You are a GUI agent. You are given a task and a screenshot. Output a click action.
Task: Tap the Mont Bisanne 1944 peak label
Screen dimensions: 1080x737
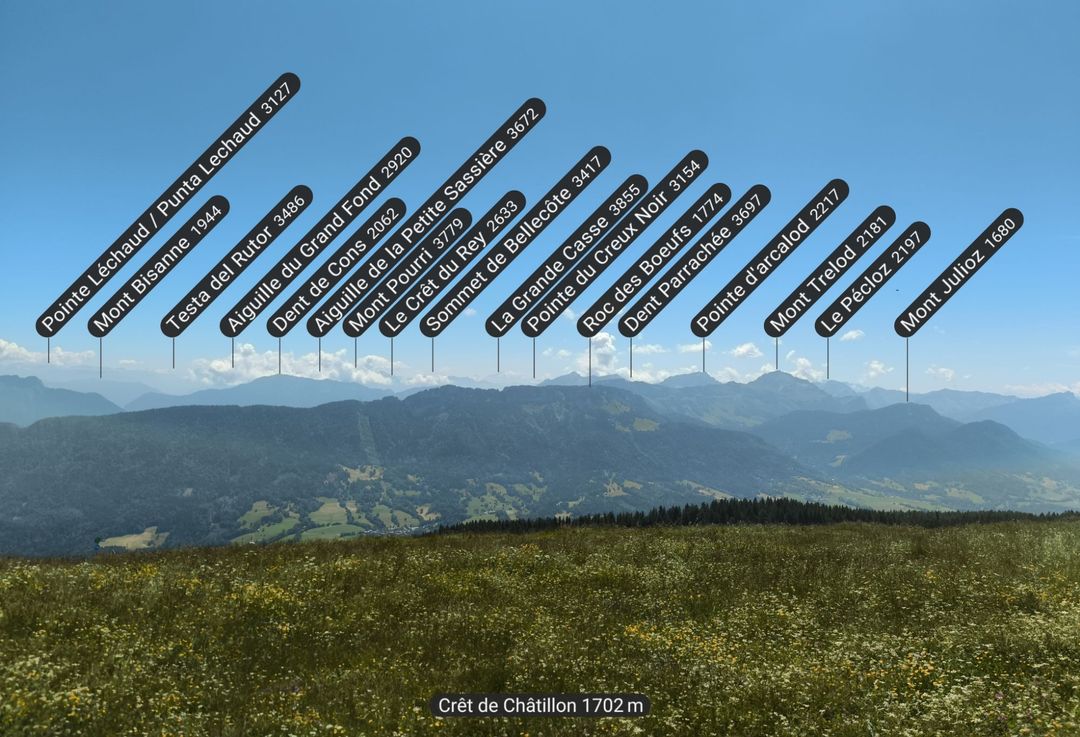pyautogui.click(x=158, y=266)
